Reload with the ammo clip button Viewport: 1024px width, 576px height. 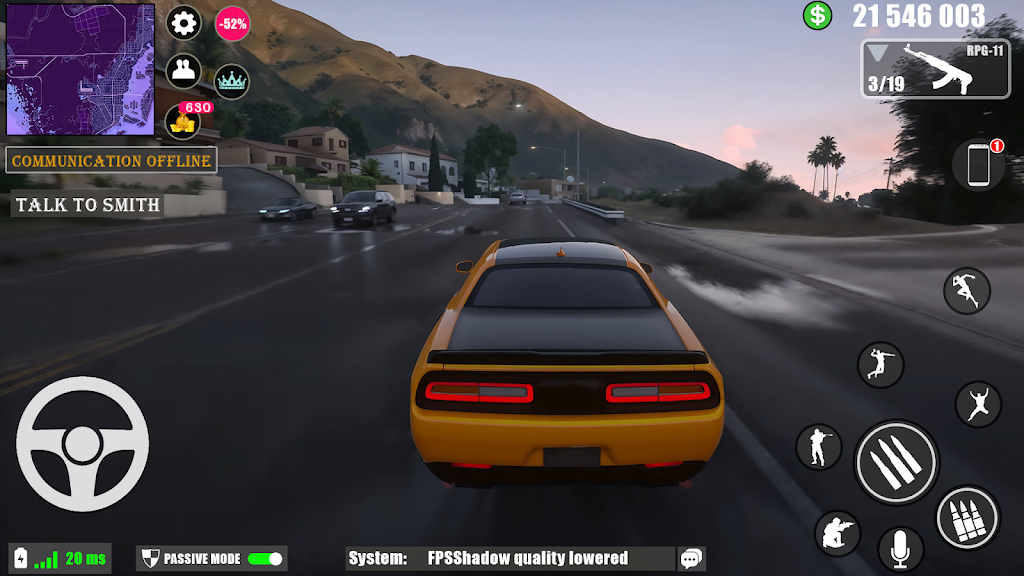coord(967,517)
